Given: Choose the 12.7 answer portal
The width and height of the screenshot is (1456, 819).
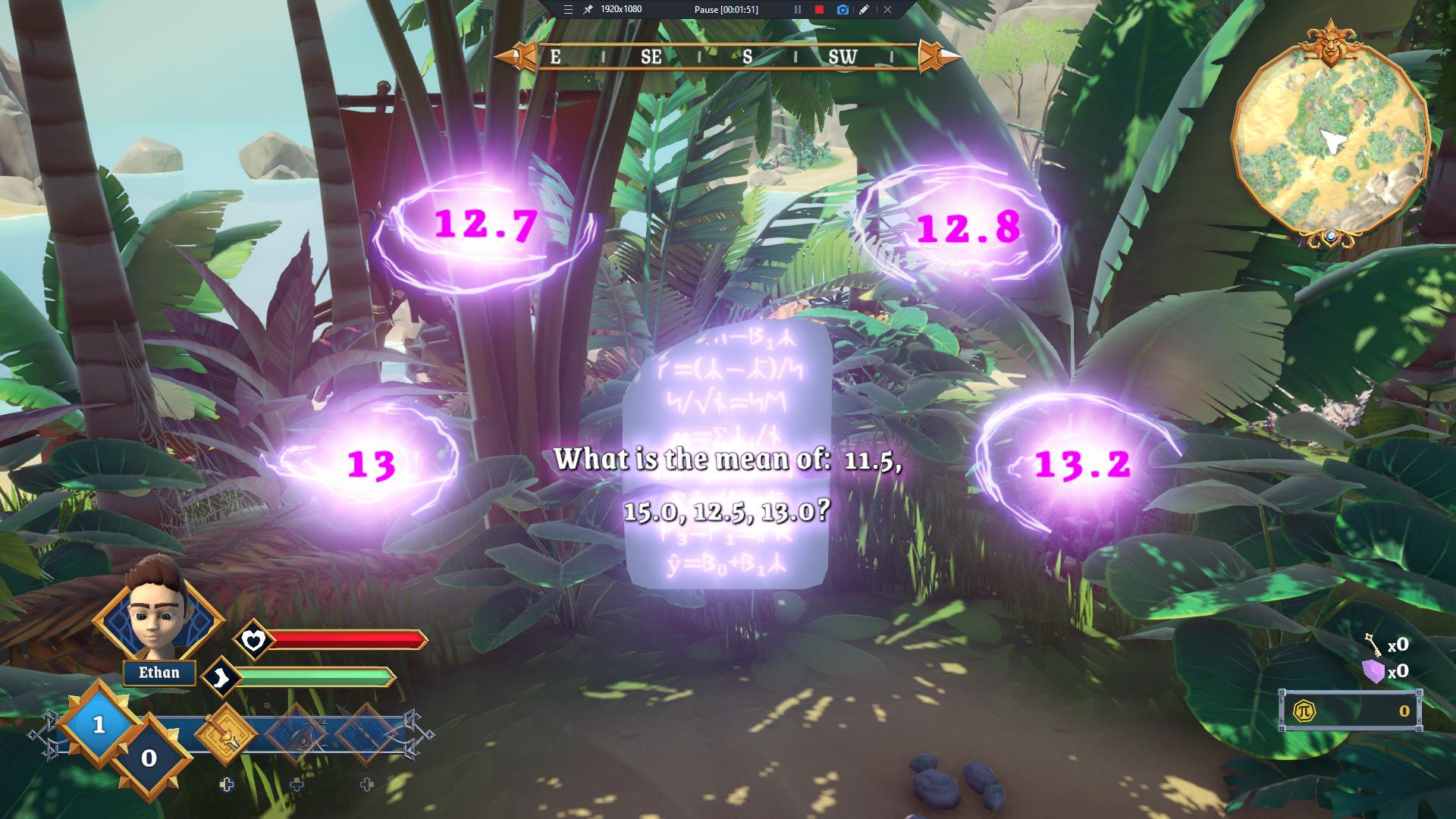Looking at the screenshot, I should 485,225.
